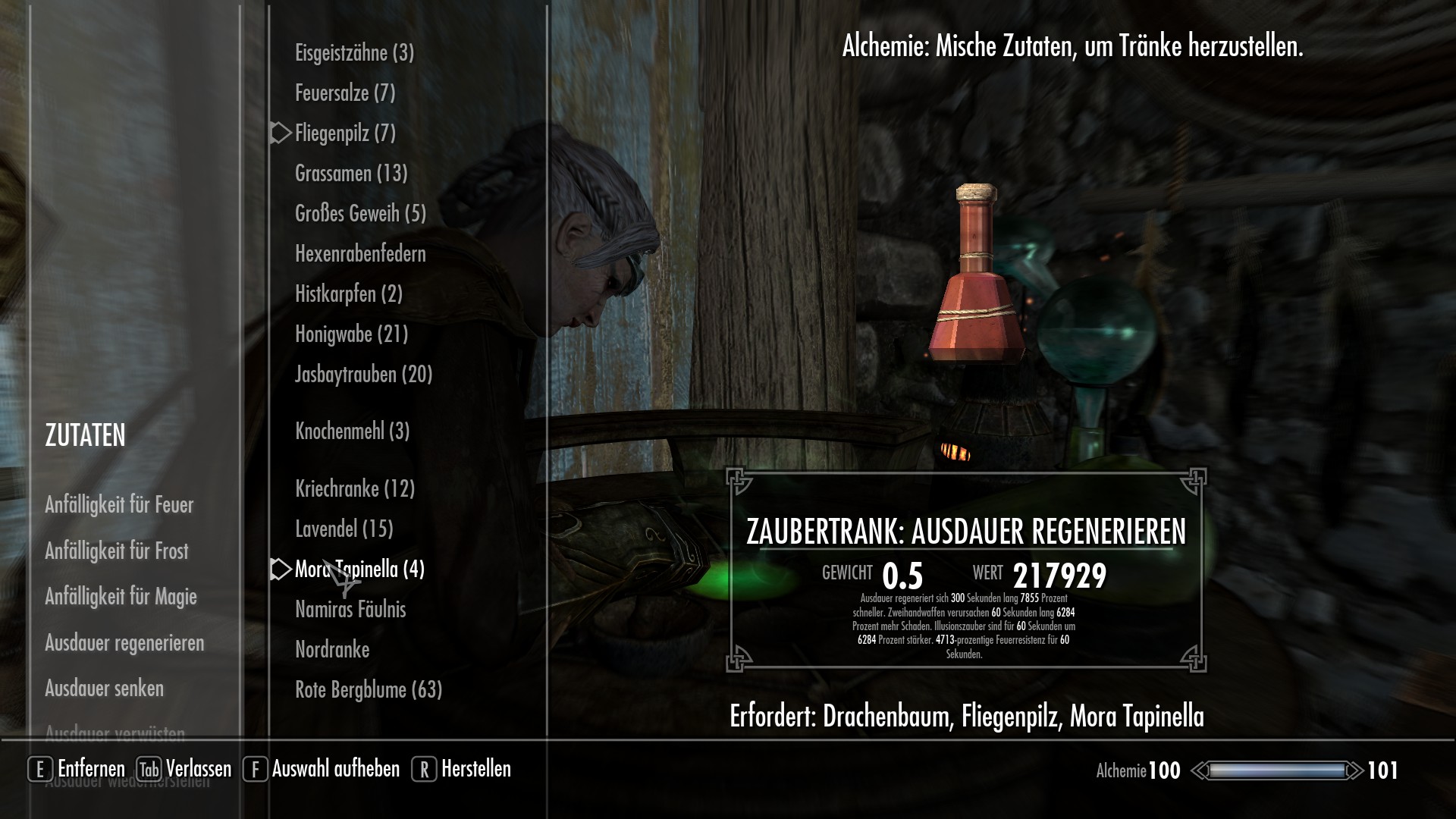Expand the Ausdauer regenerieren effect category

pyautogui.click(x=125, y=643)
